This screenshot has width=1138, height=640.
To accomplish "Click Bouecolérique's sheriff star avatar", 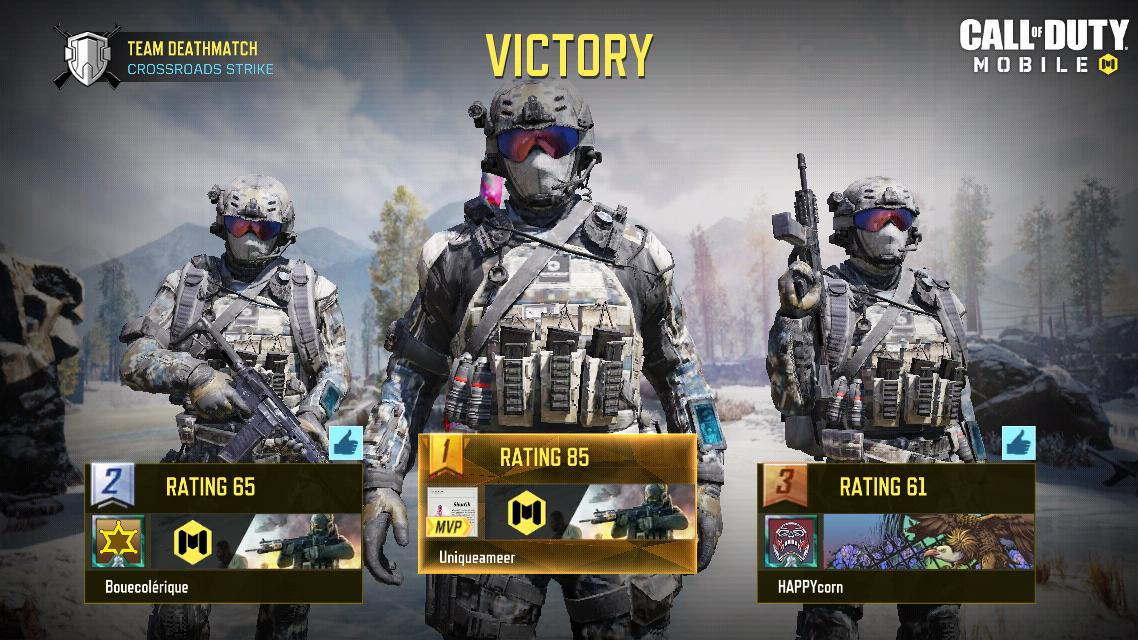I will (x=120, y=541).
